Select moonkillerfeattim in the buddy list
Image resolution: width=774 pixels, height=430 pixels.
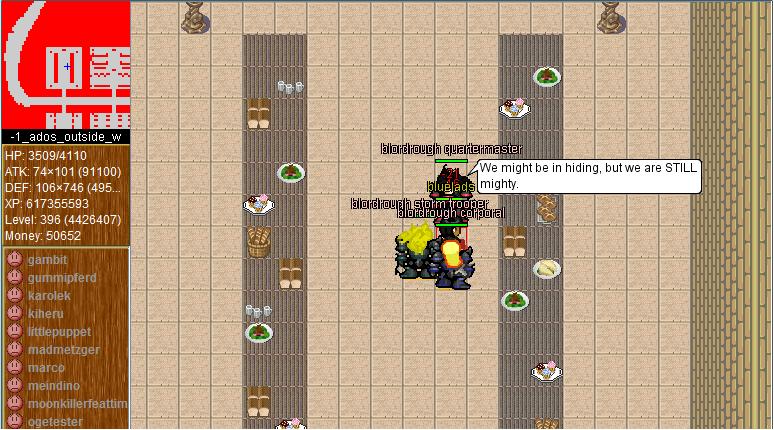tap(77, 404)
